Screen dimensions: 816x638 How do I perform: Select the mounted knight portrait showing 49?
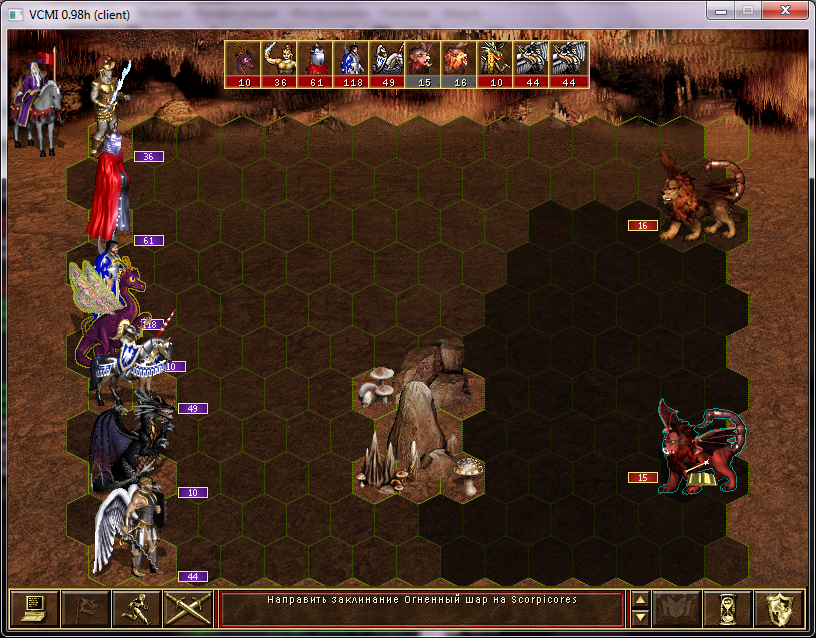[x=388, y=64]
